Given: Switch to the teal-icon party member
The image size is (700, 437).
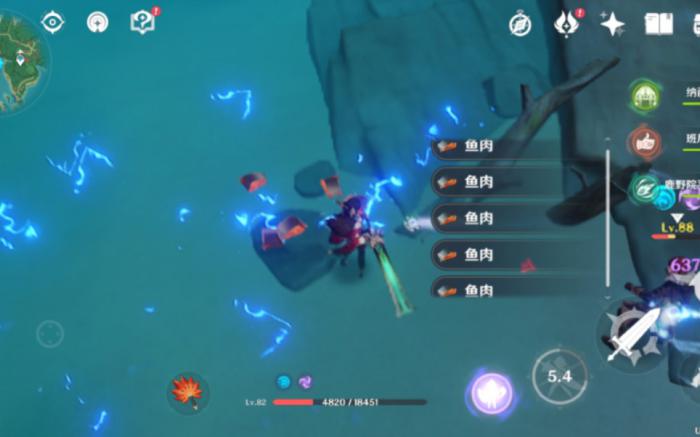Looking at the screenshot, I should pos(645,187).
